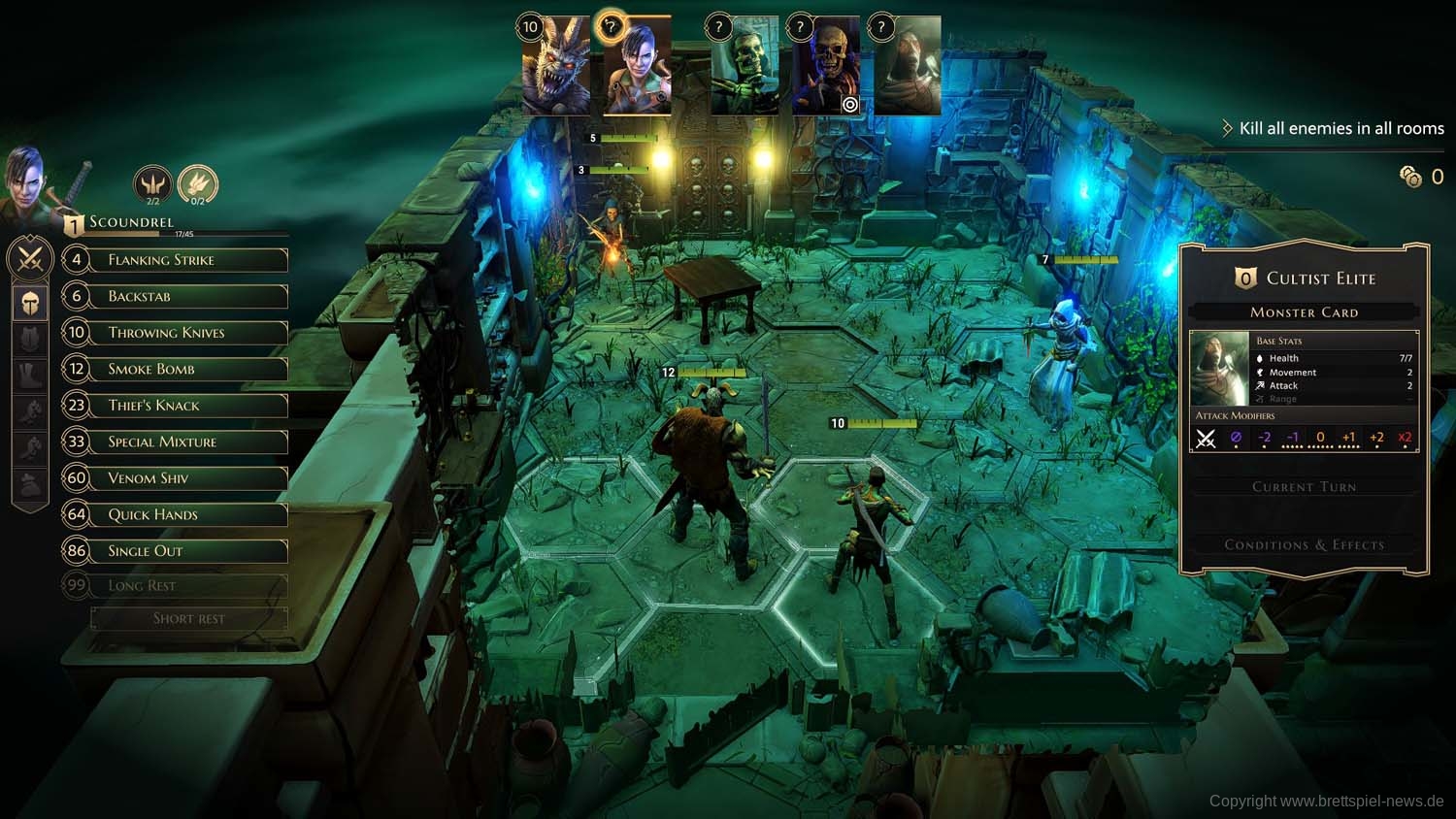This screenshot has width=1456, height=819.
Task: Select the hooded cultist initiative portrait
Action: [x=907, y=68]
